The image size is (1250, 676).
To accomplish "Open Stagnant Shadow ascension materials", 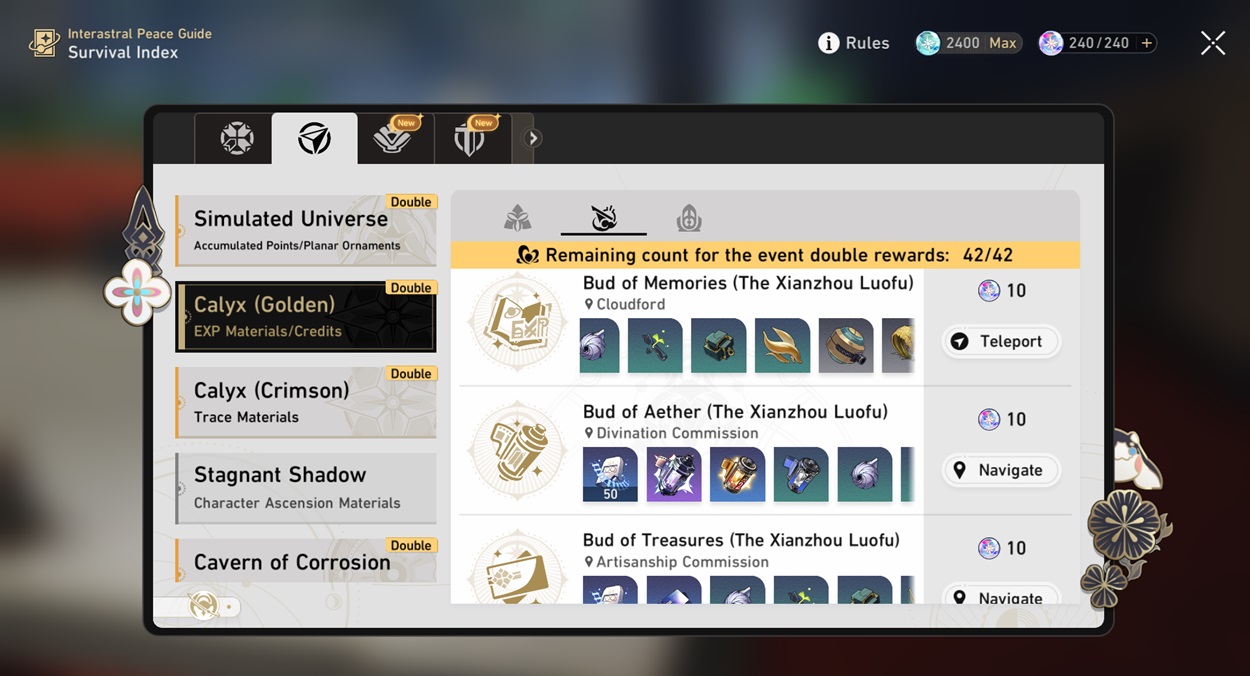I will pyautogui.click(x=306, y=488).
